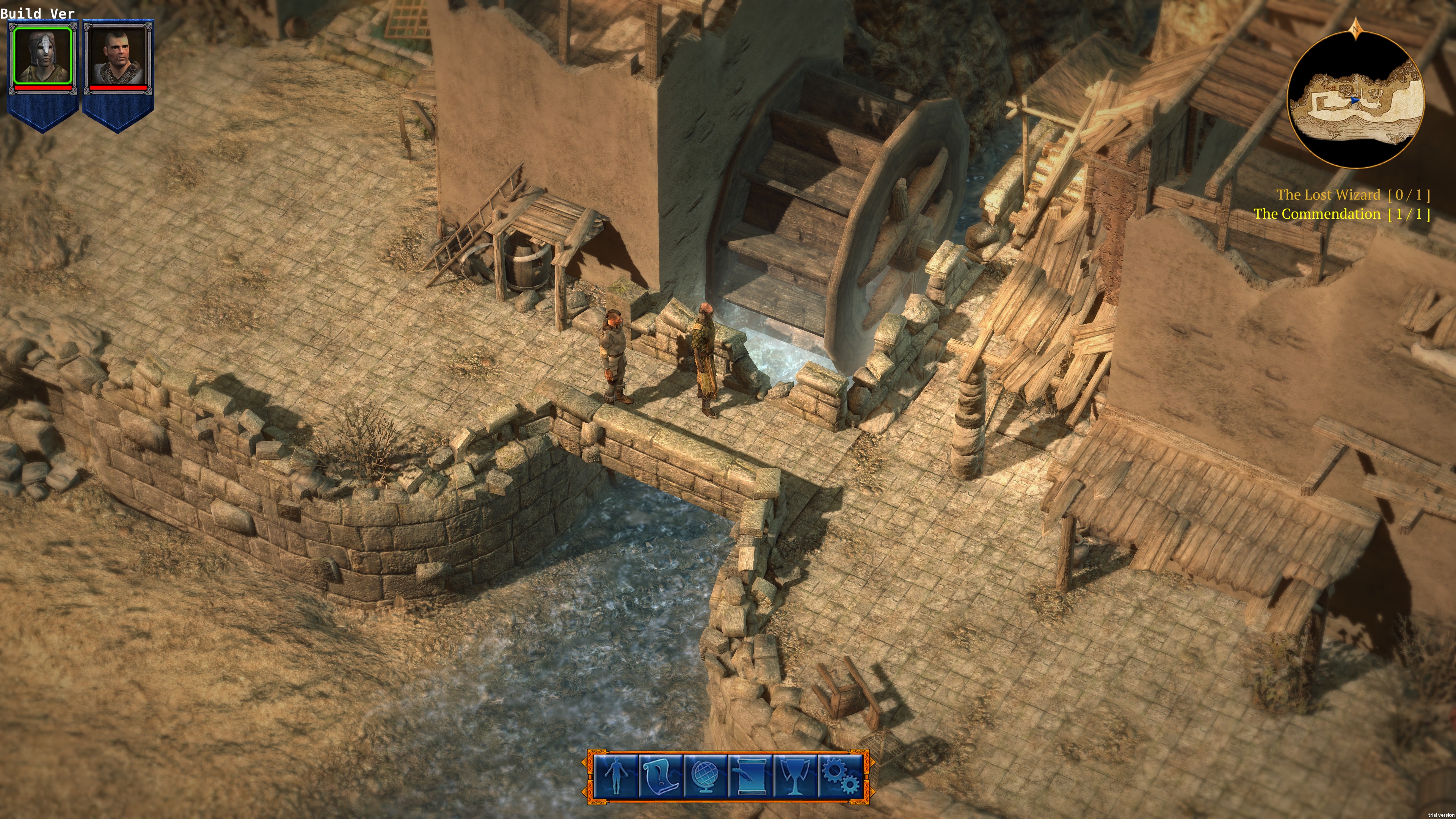Image resolution: width=1456 pixels, height=819 pixels.
Task: Select the mohawk warrior party portrait
Action: [x=118, y=55]
